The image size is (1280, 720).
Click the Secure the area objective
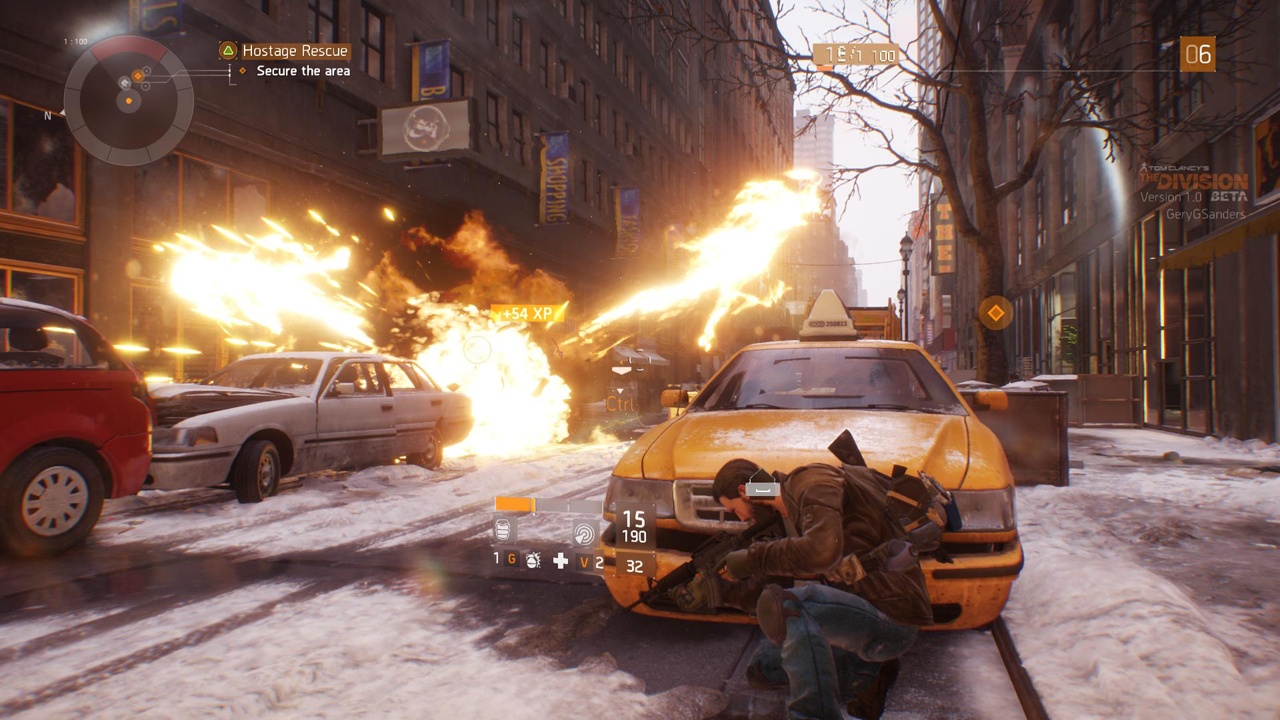[303, 71]
